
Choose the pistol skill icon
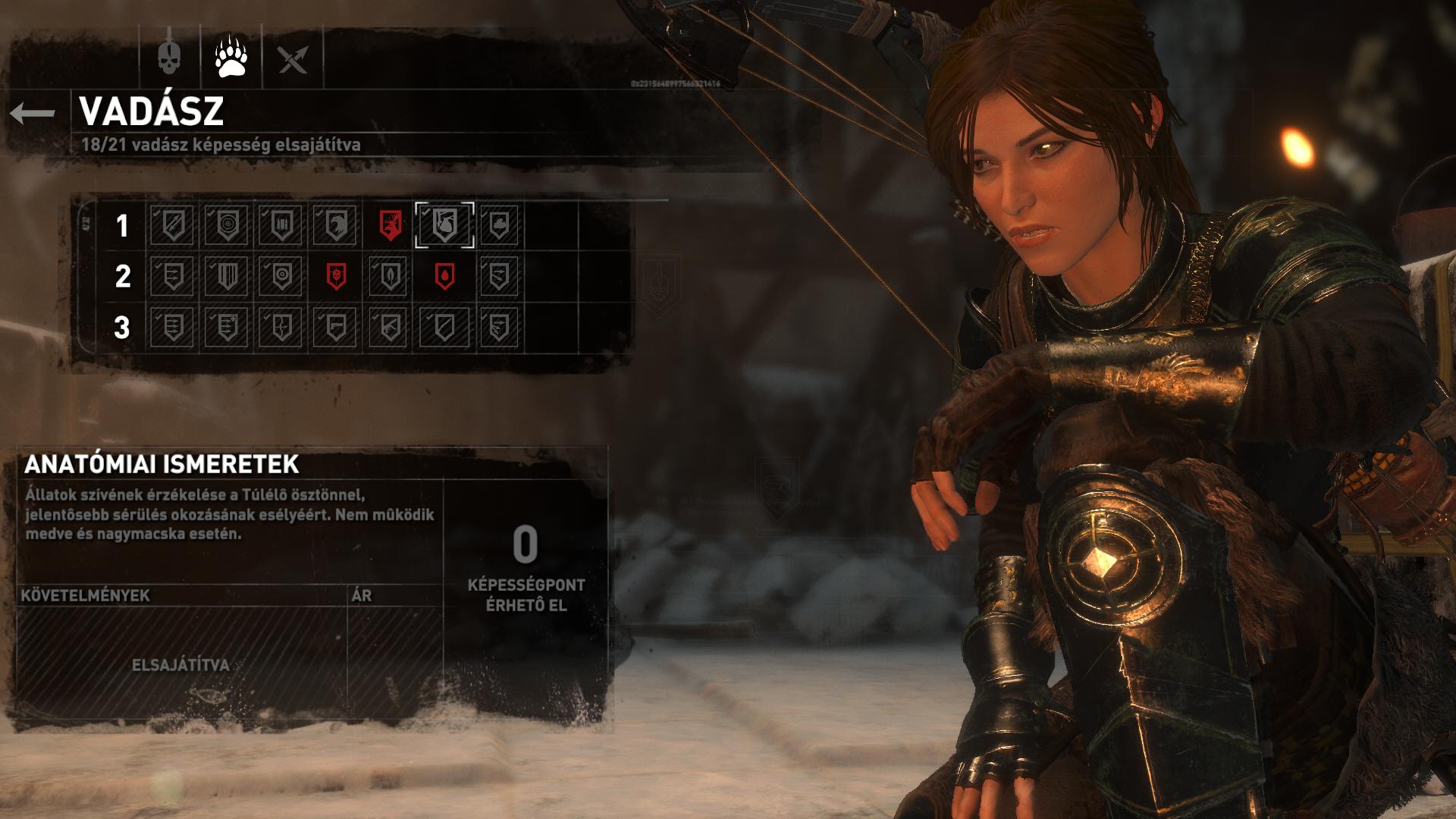(335, 328)
